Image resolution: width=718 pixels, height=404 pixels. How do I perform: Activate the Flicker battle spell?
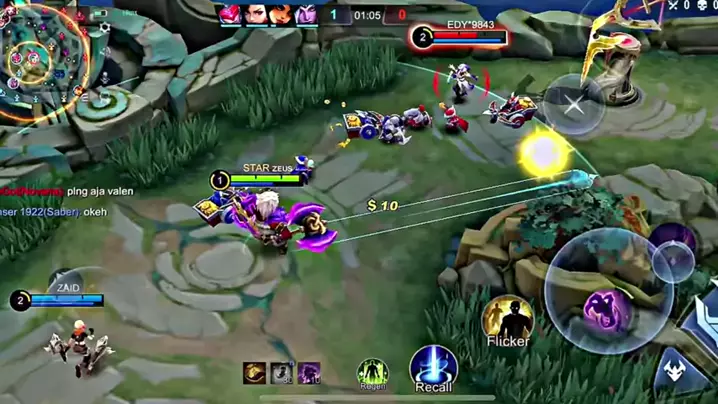click(x=507, y=318)
